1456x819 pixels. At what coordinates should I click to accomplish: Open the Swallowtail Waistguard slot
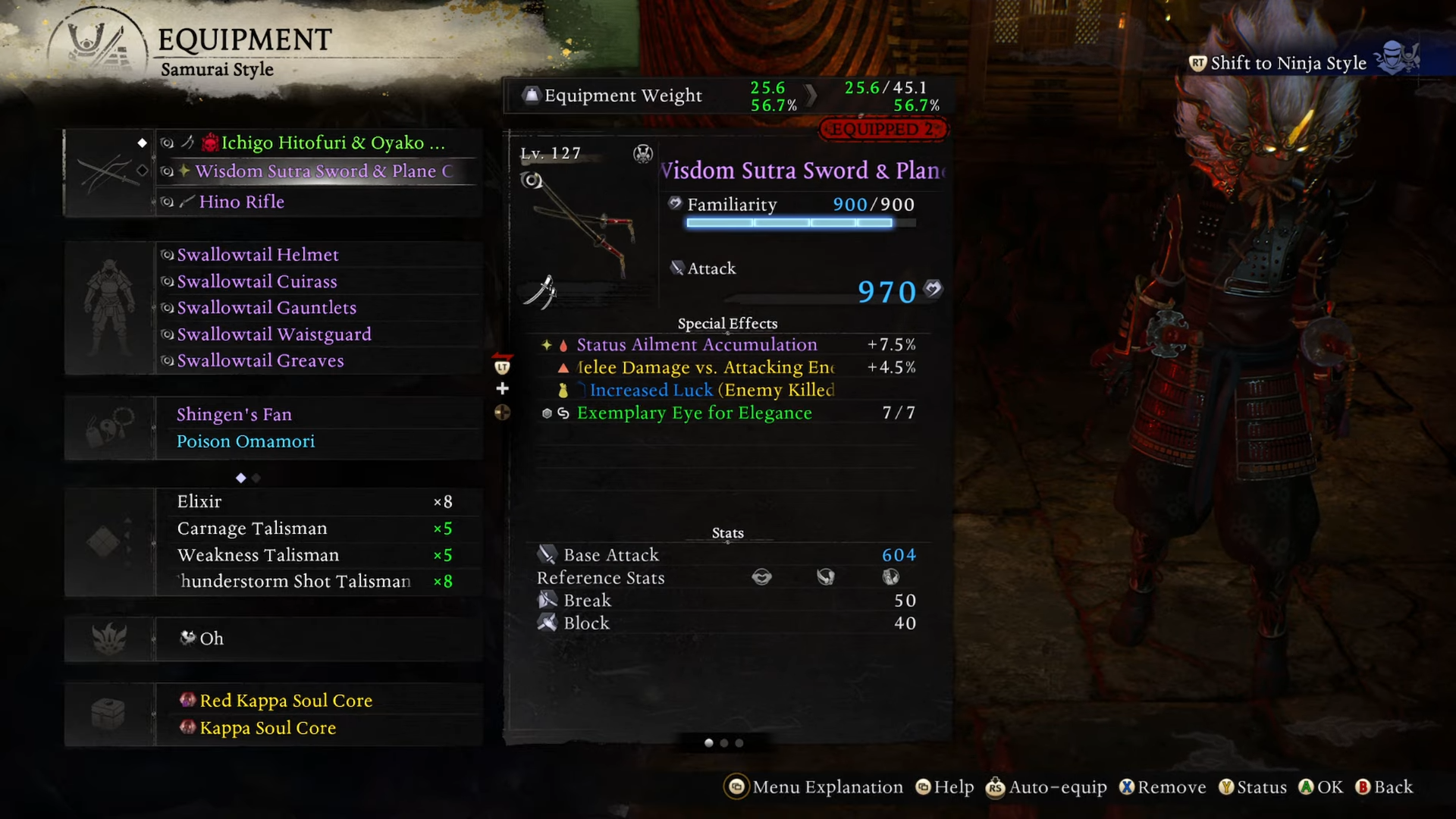coord(274,334)
